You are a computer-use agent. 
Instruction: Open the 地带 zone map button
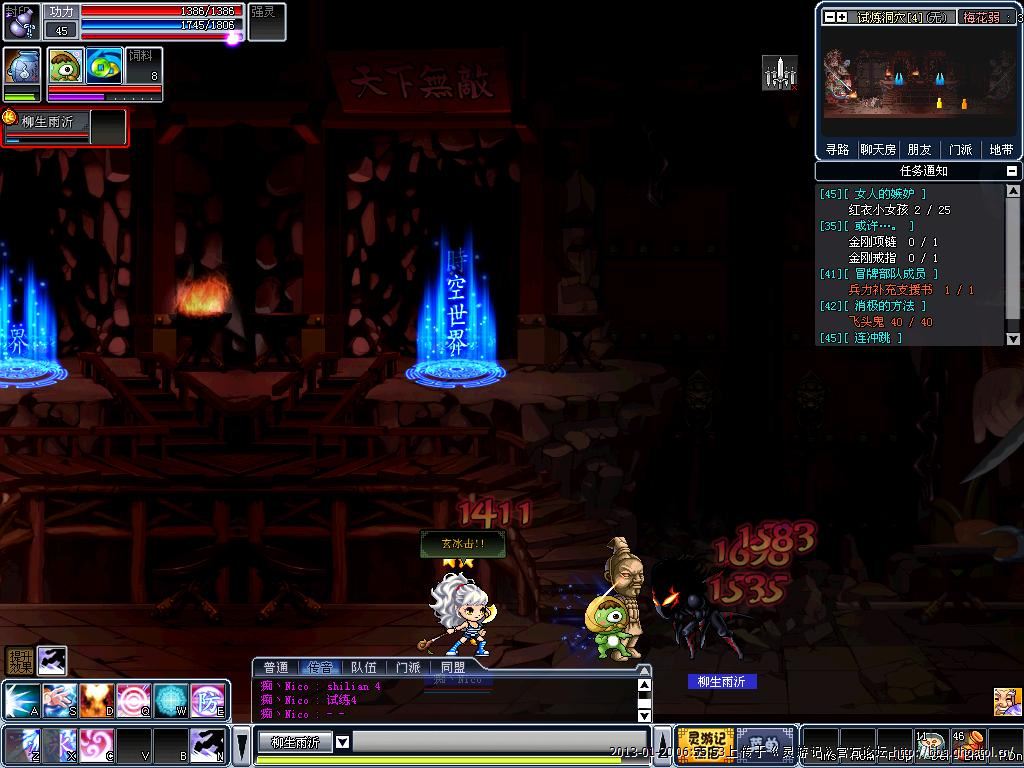point(1001,149)
